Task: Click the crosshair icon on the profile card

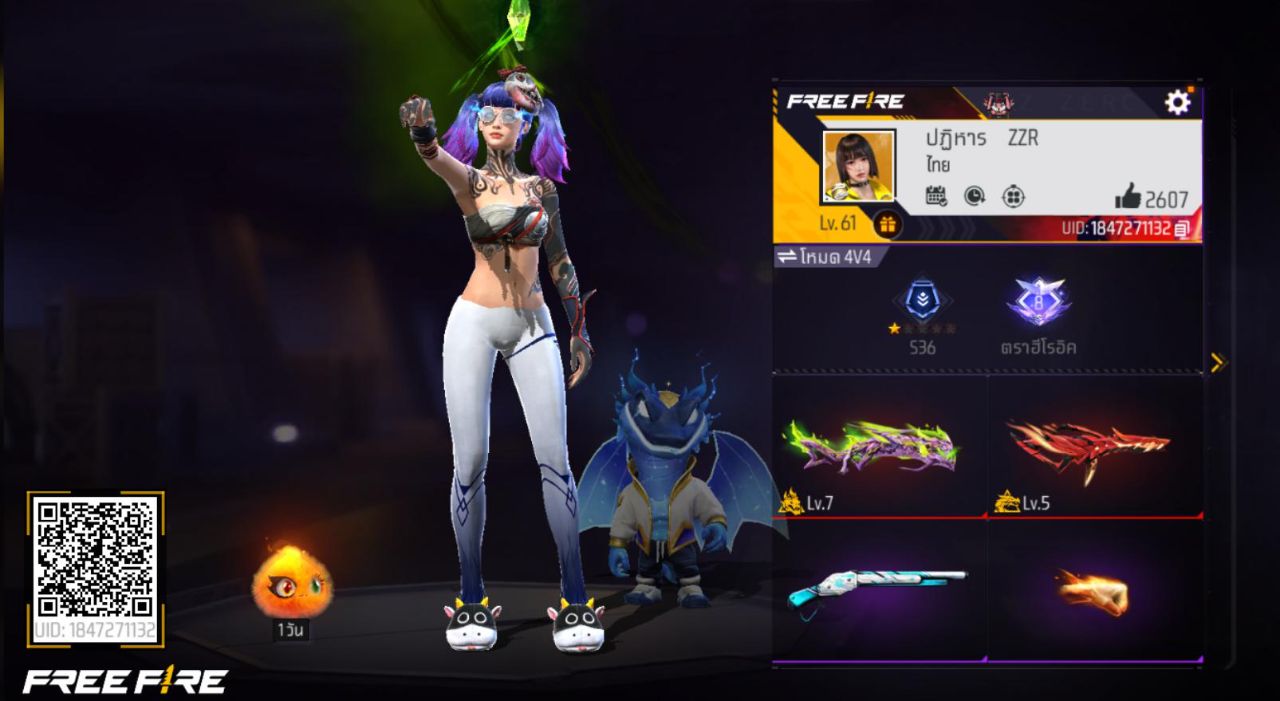Action: (x=1013, y=196)
